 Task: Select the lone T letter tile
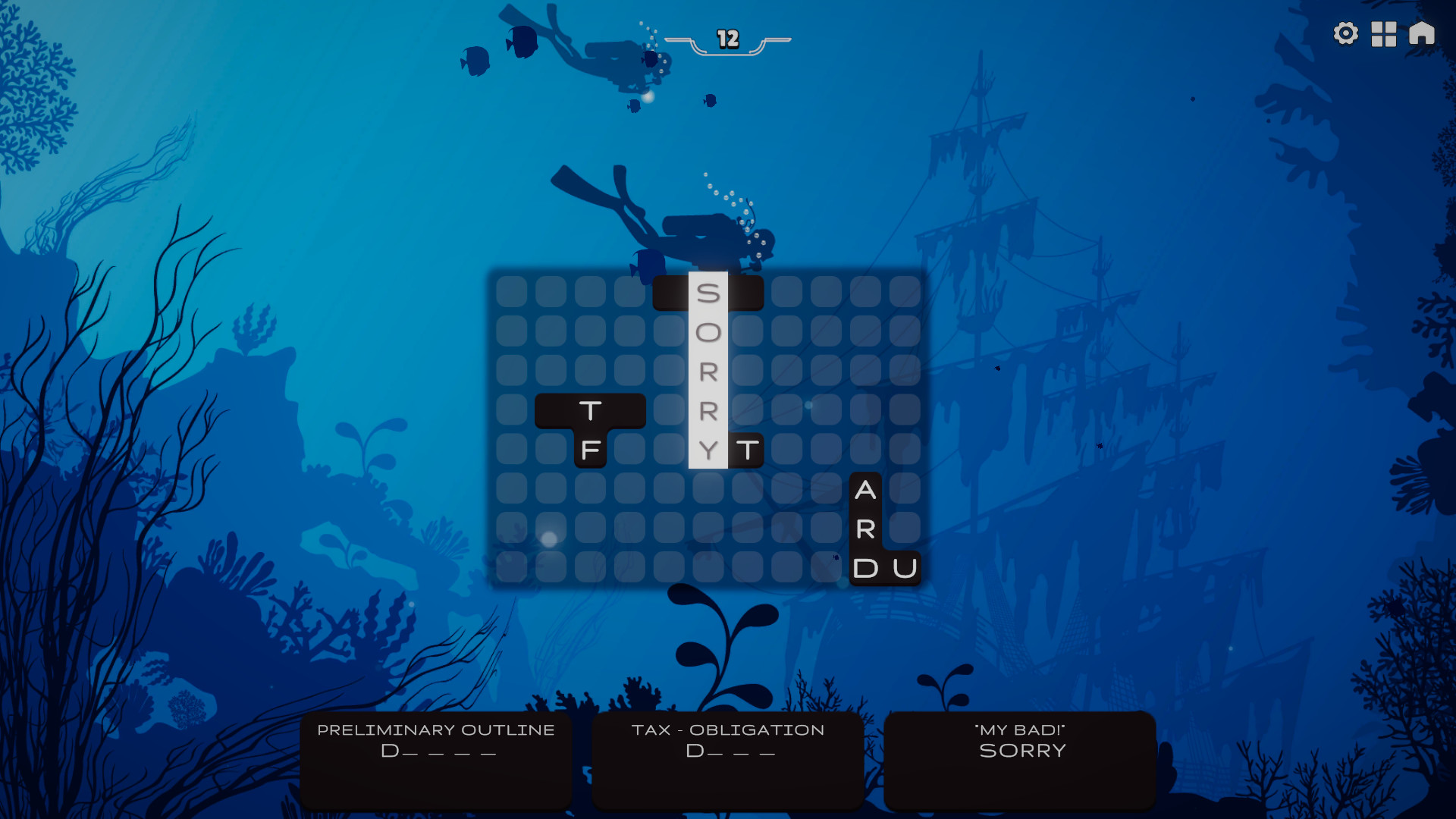[746, 449]
